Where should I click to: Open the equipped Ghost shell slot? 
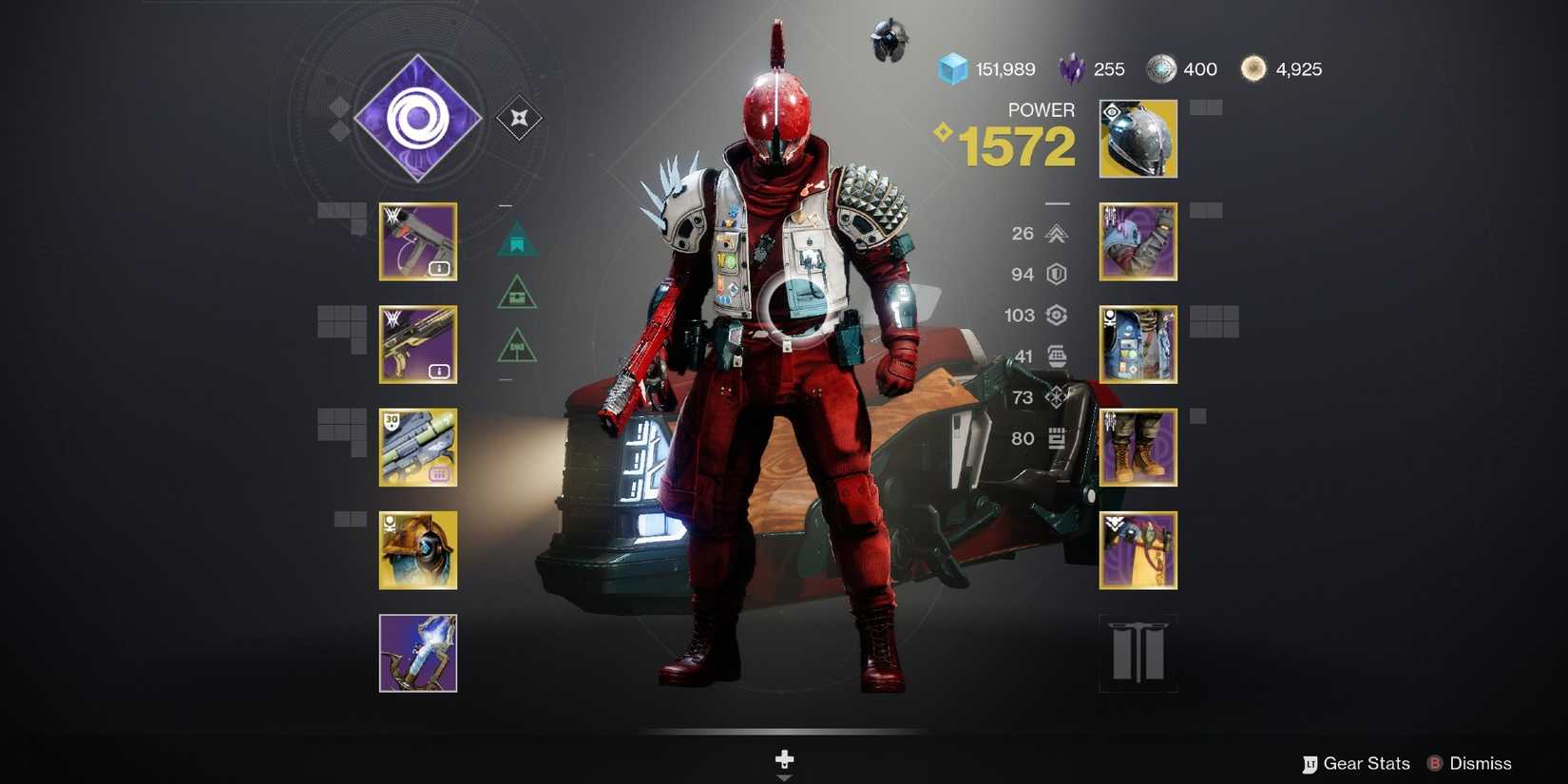click(418, 551)
